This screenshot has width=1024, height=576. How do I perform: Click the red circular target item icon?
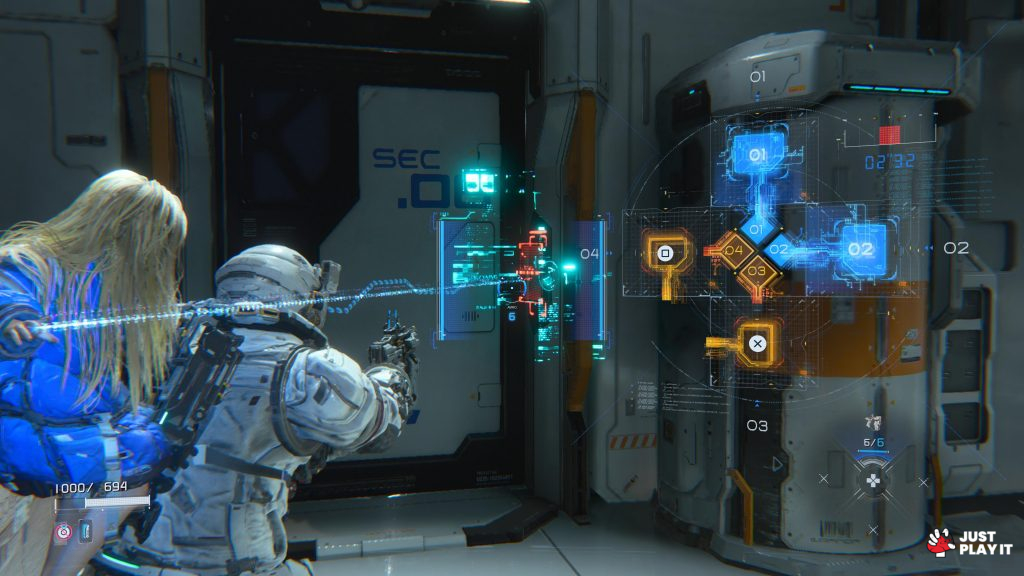click(x=64, y=532)
